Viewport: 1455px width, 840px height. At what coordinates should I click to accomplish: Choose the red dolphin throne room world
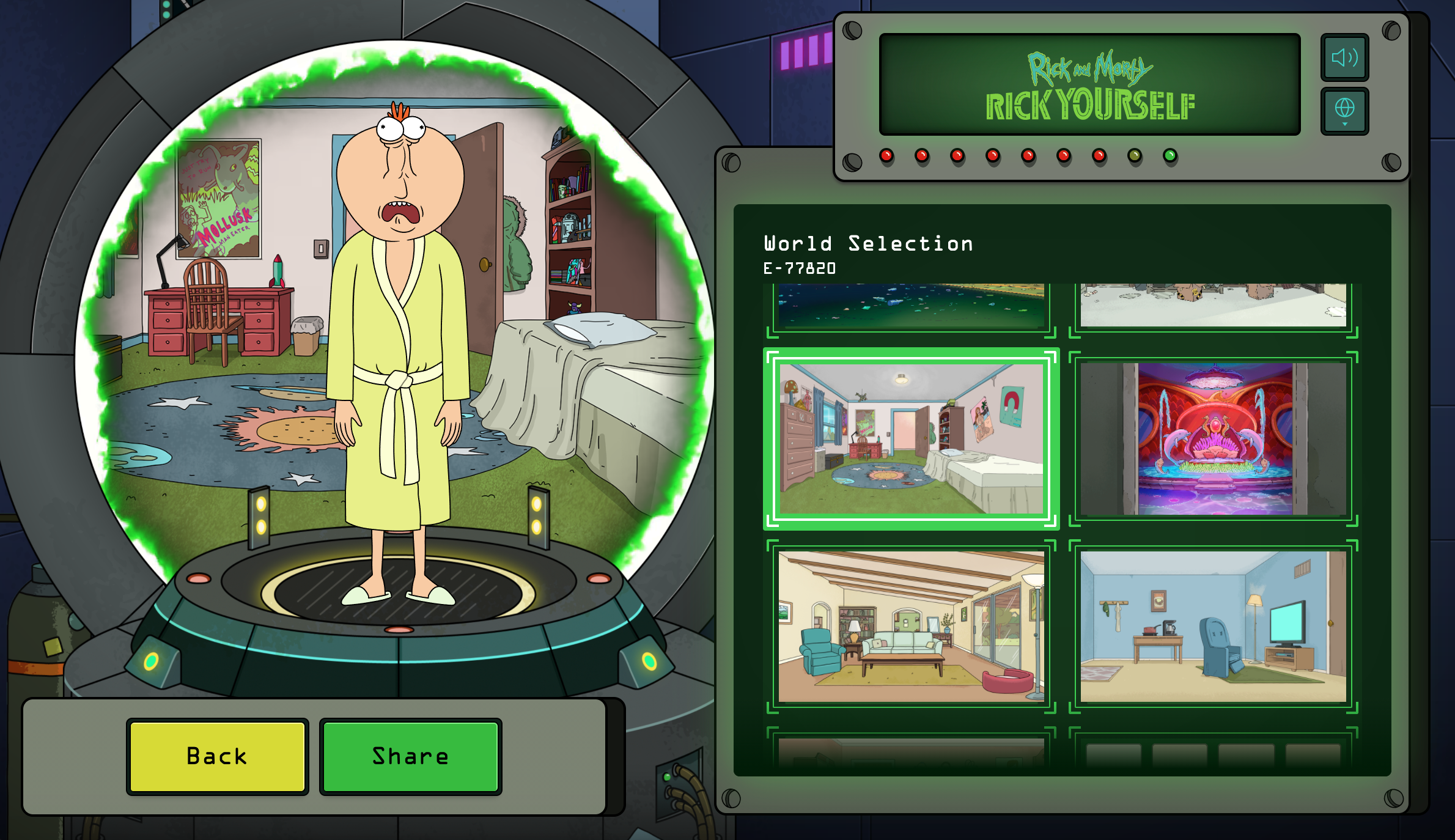(x=1214, y=438)
